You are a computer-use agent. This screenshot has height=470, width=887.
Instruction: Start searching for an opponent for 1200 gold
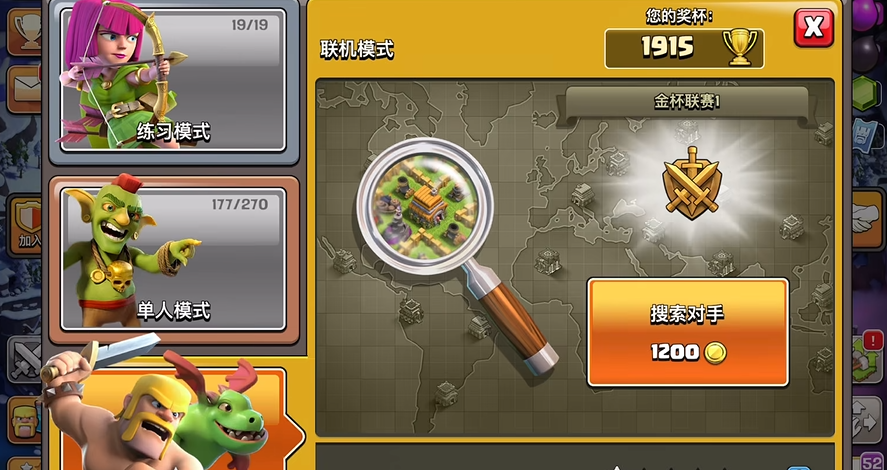[687, 332]
